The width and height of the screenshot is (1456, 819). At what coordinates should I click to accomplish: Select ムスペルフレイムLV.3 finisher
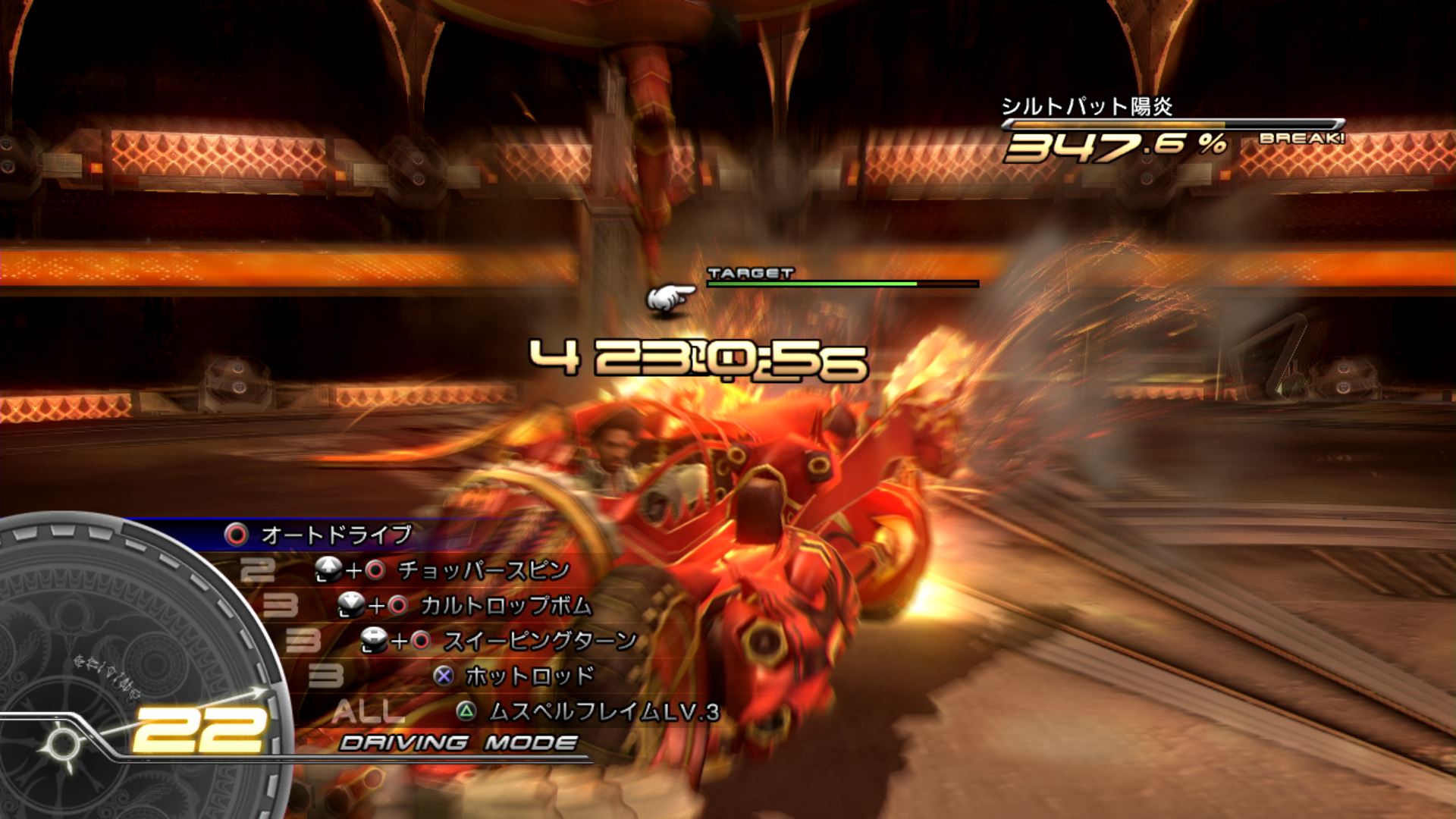coord(603,711)
